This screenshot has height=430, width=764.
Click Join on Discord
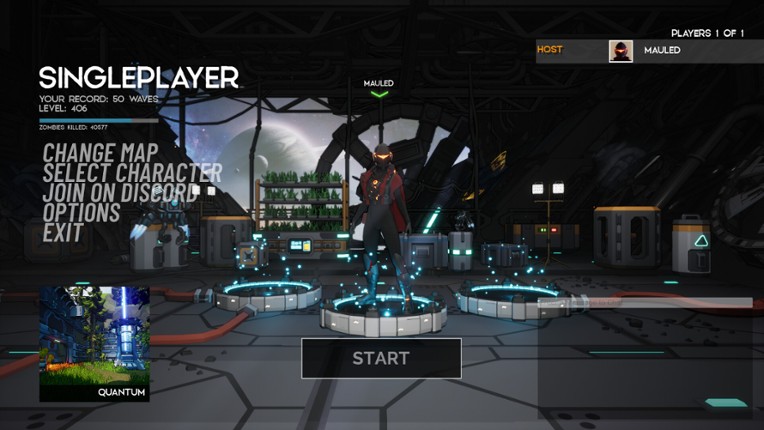tap(120, 193)
